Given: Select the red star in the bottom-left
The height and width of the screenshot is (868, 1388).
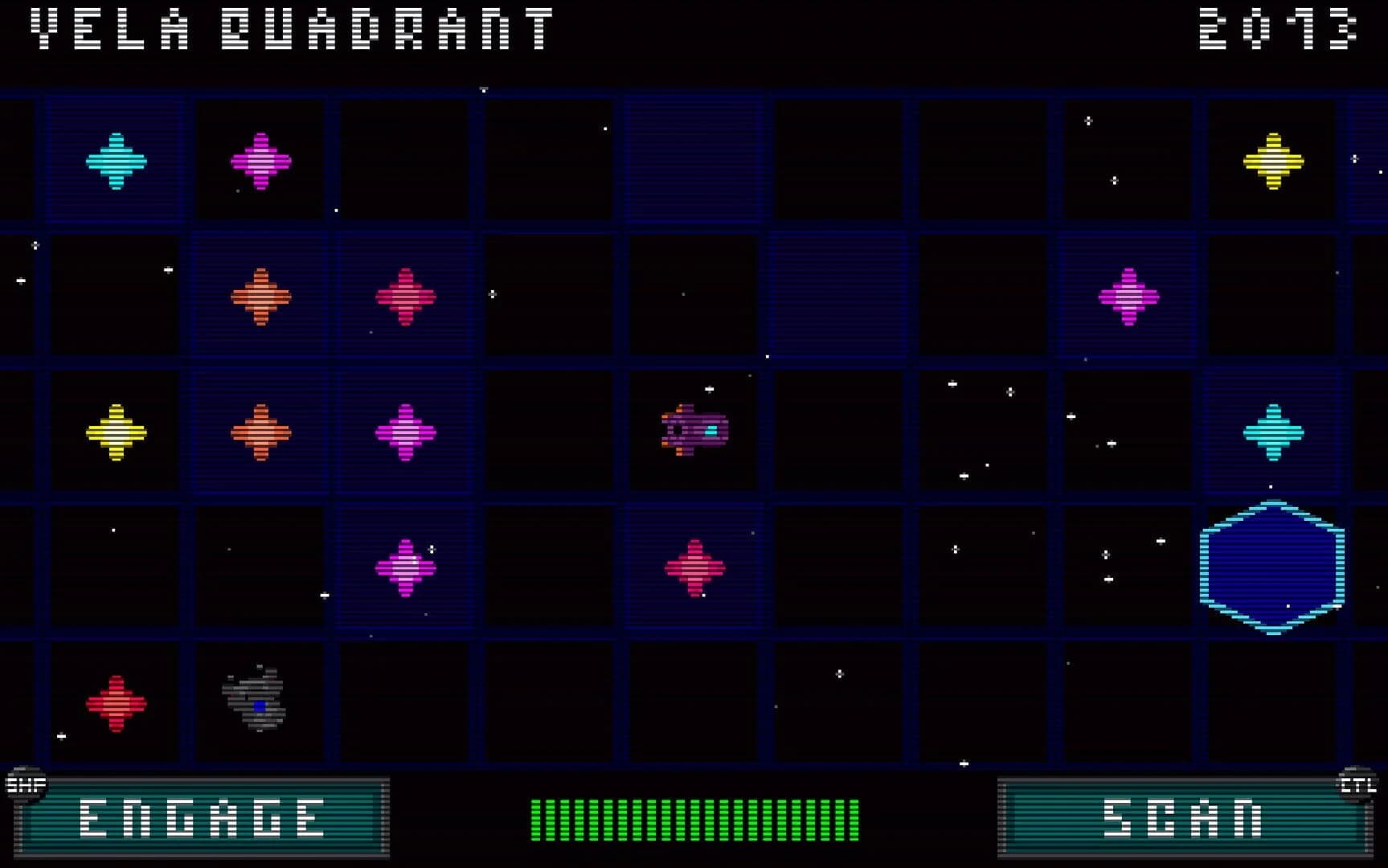Looking at the screenshot, I should (x=117, y=703).
